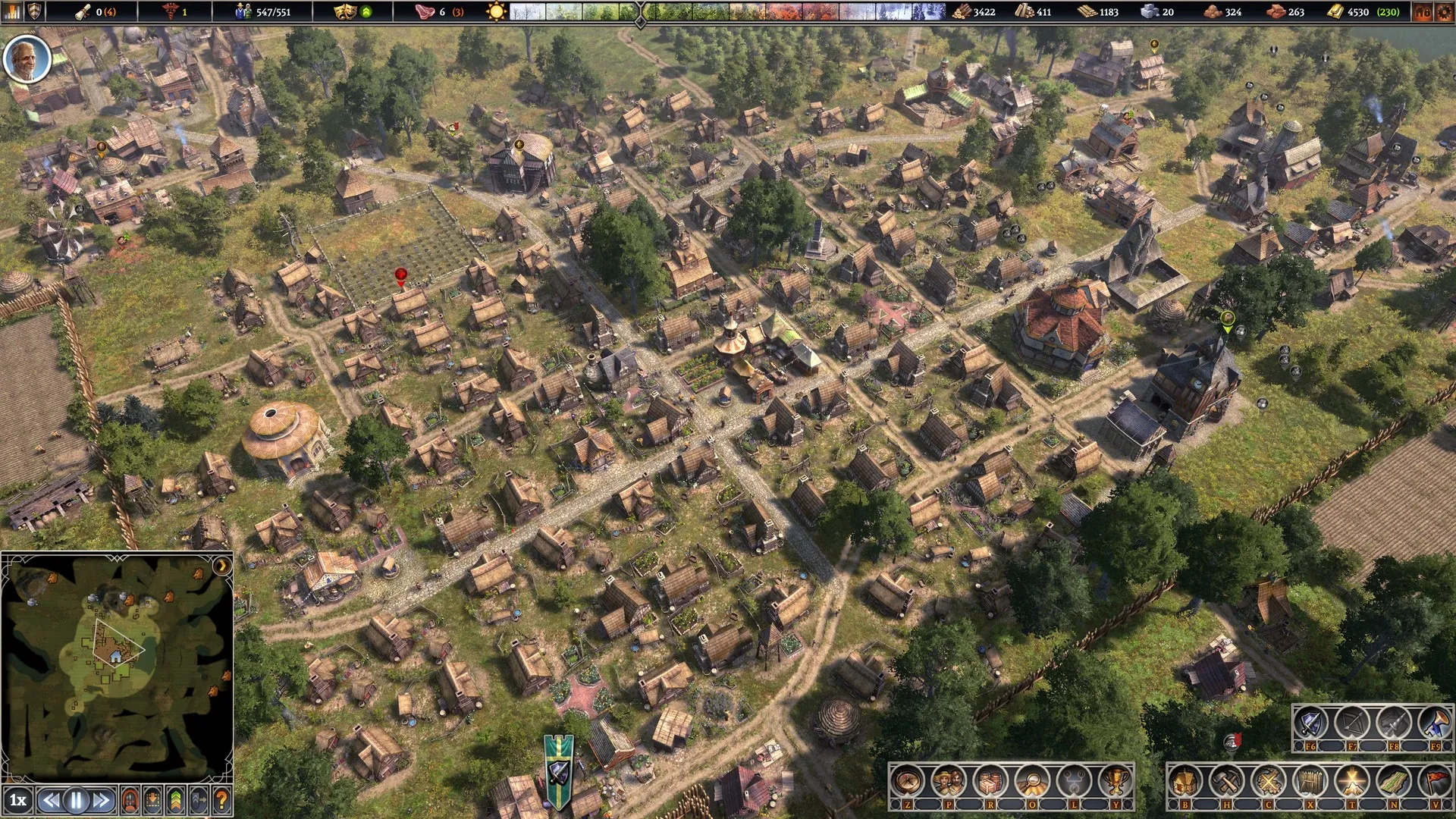Viewport: 1456px width, 819px height.
Task: Open the barrels and crates resources panel
Action: click(x=990, y=780)
